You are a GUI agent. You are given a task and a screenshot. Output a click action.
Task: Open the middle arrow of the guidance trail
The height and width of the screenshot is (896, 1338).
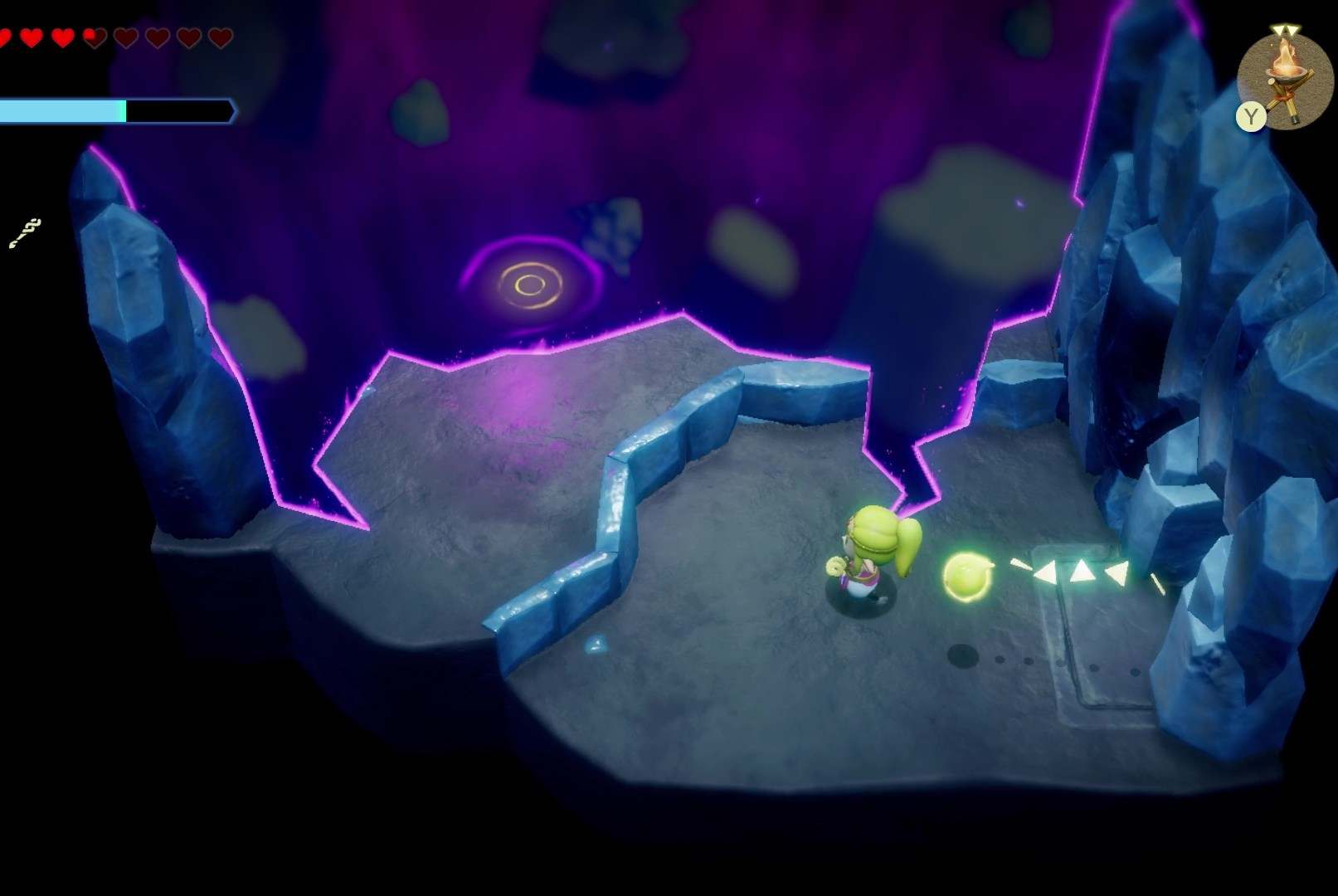1083,571
